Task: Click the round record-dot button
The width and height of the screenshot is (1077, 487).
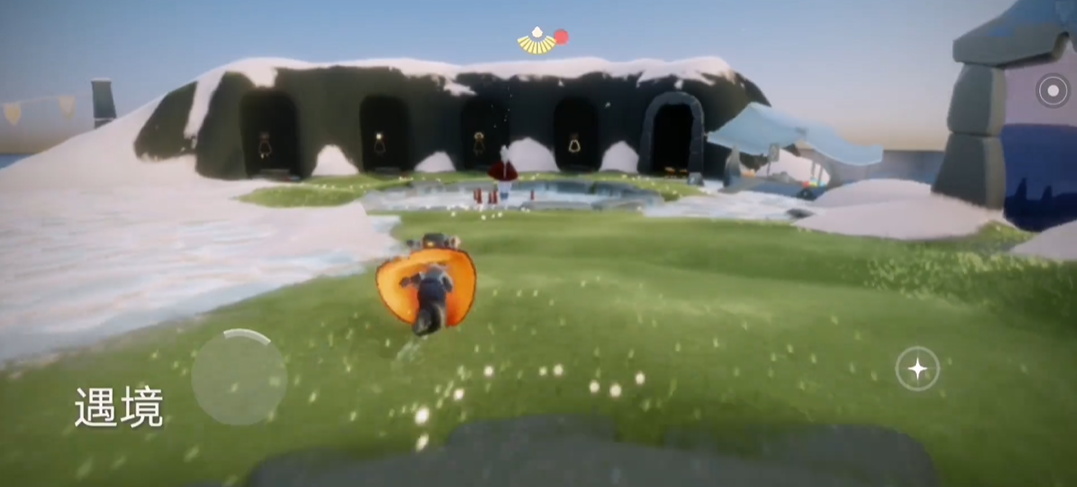Action: [x=1052, y=91]
